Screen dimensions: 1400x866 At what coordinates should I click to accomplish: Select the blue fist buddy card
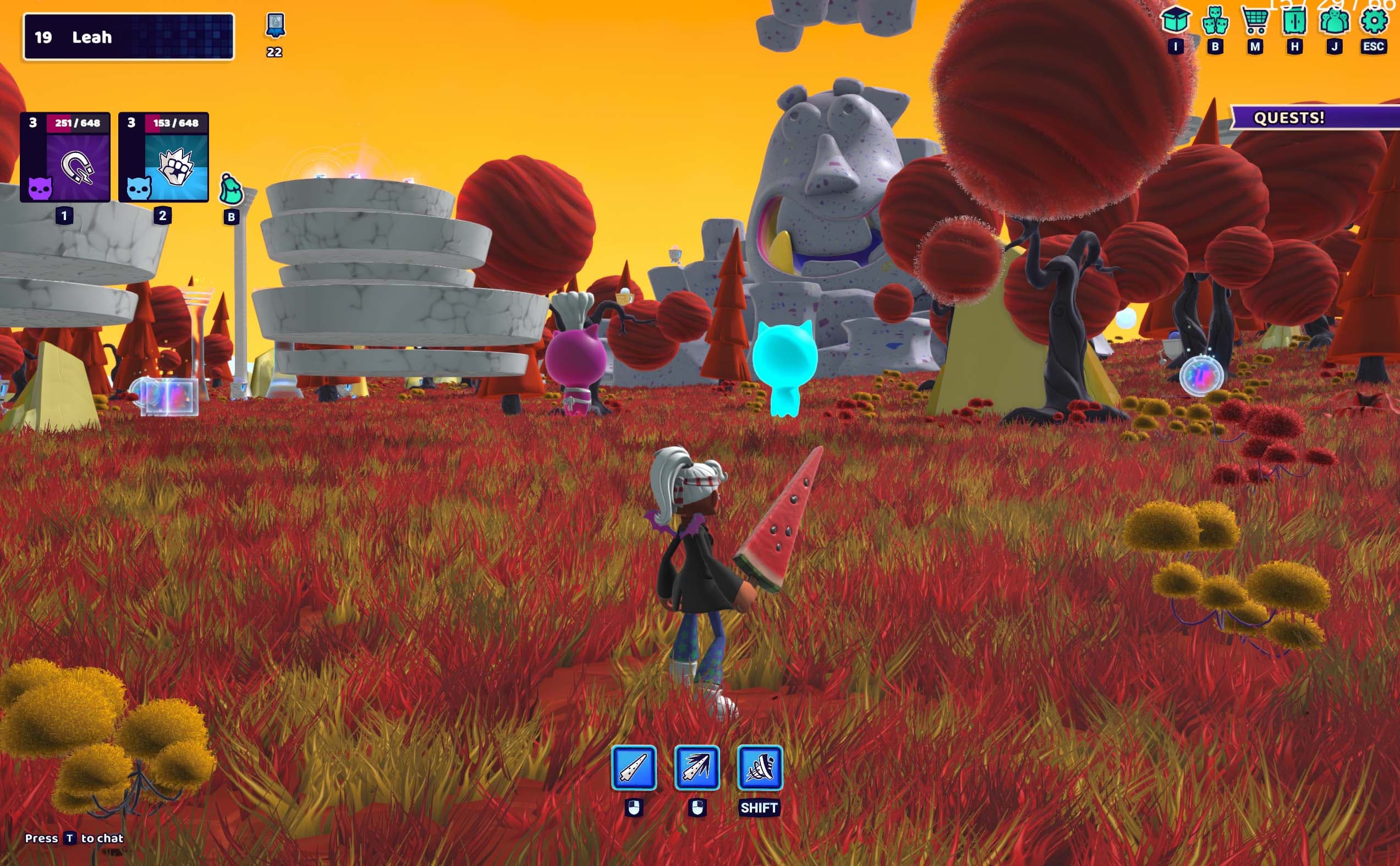tap(164, 157)
